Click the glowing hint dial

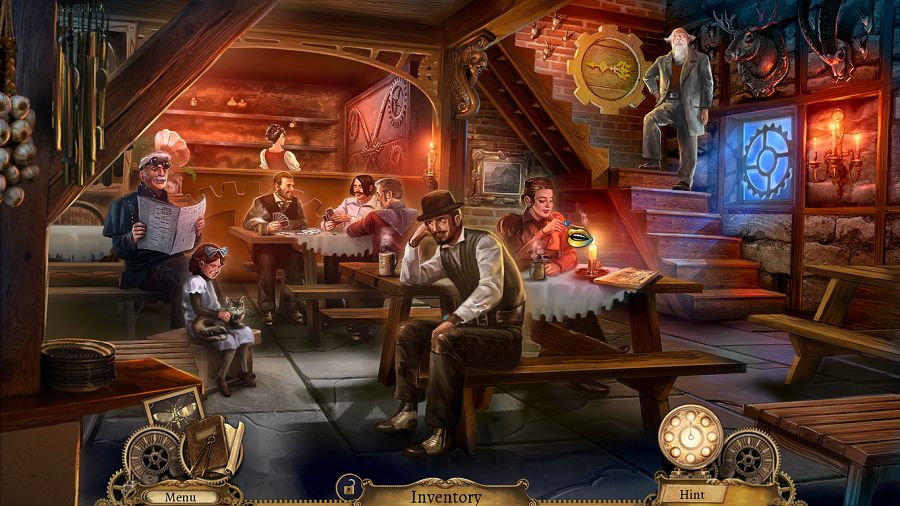click(690, 439)
